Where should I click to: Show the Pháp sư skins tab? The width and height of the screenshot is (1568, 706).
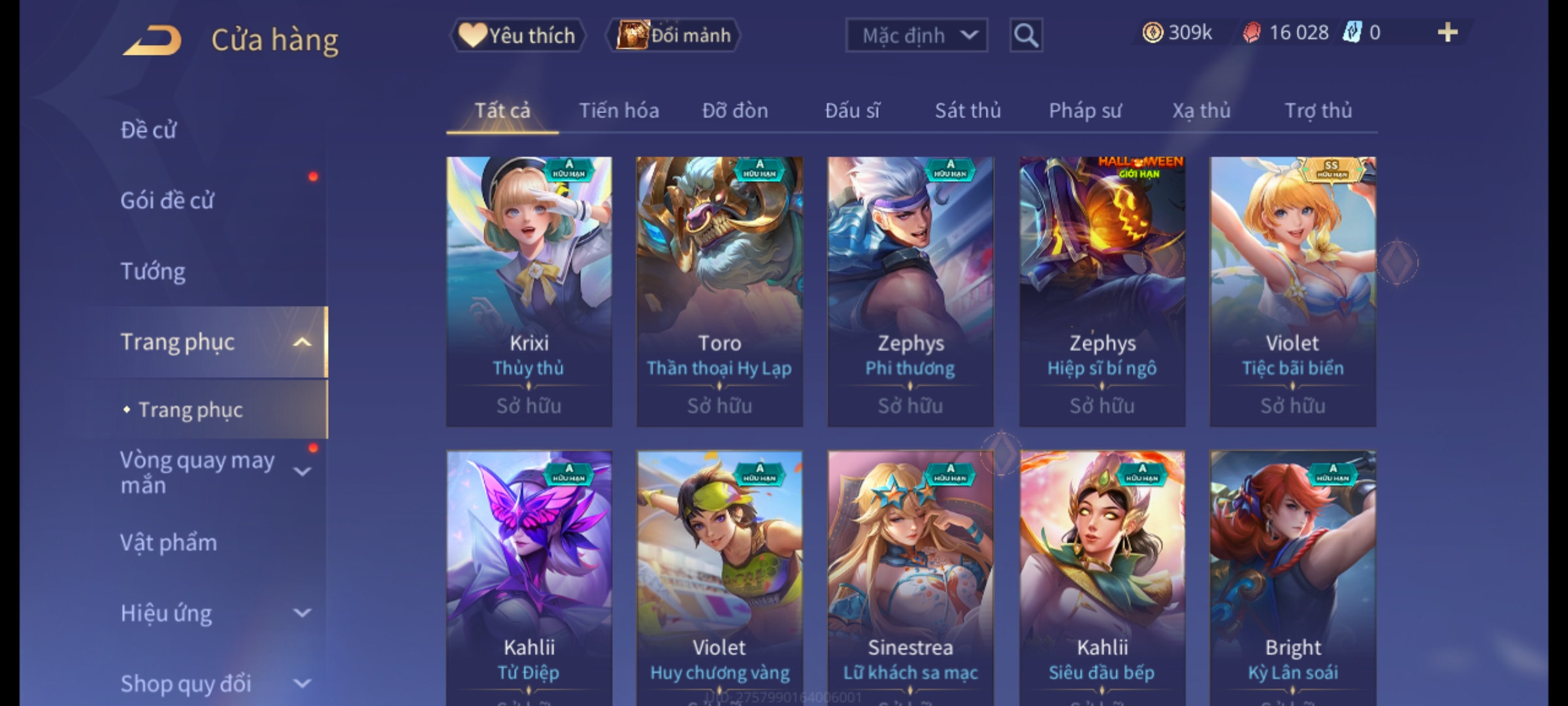coord(1085,110)
